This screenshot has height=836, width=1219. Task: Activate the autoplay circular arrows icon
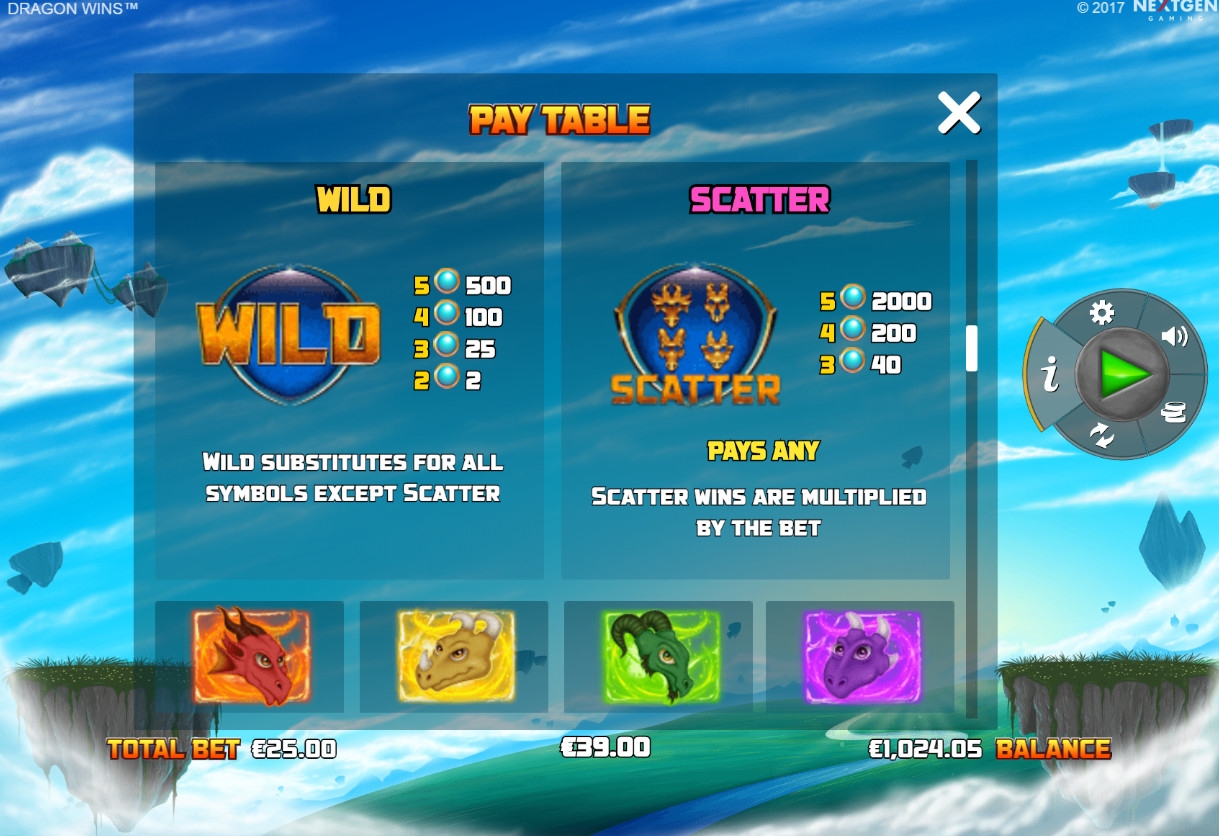click(x=1102, y=436)
